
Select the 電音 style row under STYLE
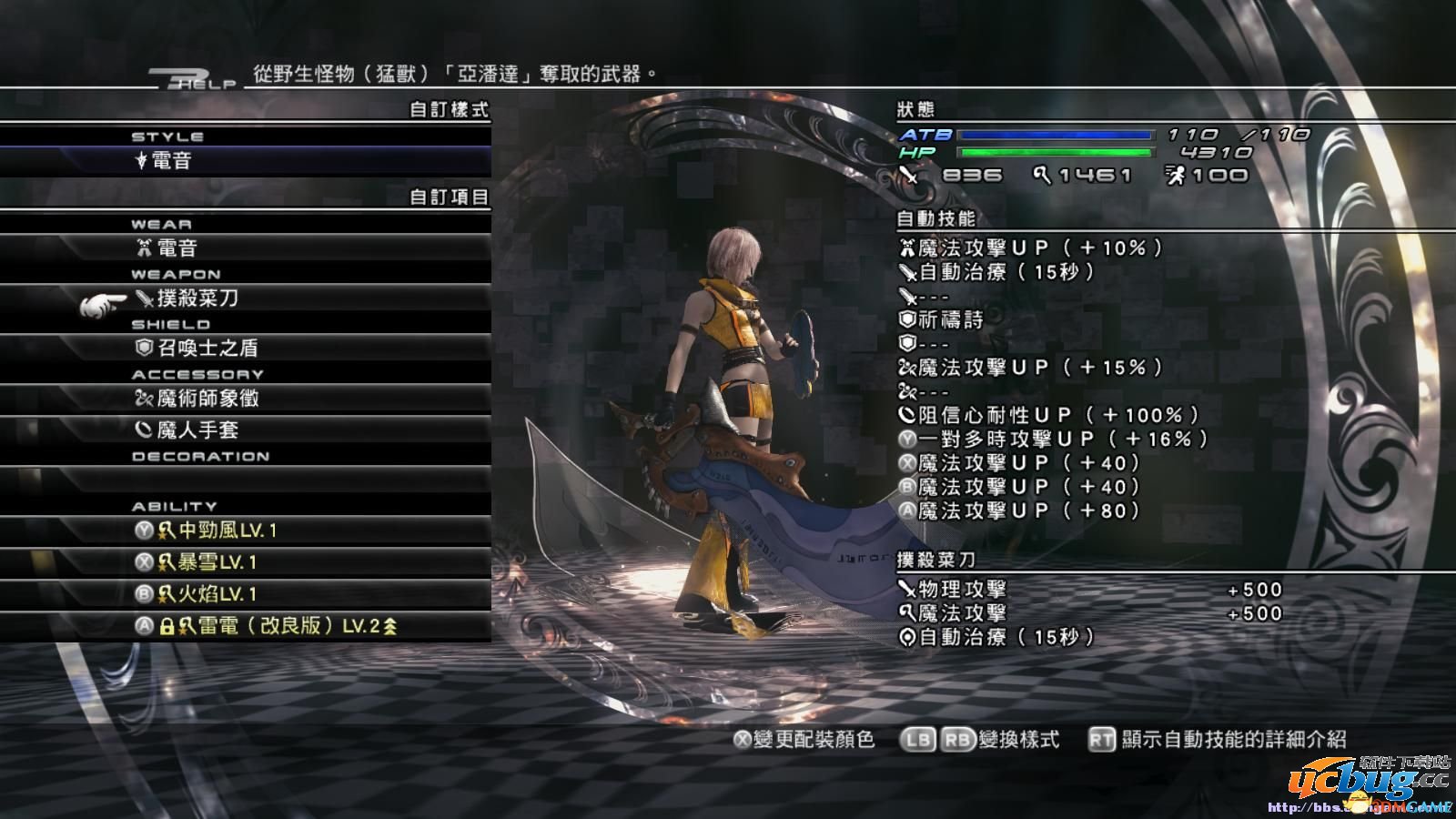[x=246, y=162]
